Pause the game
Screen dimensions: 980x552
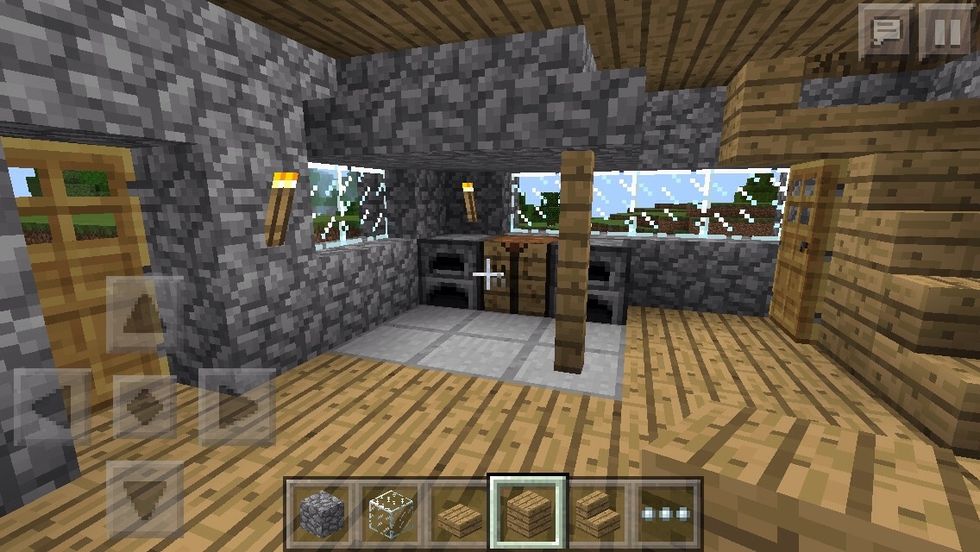[x=944, y=30]
